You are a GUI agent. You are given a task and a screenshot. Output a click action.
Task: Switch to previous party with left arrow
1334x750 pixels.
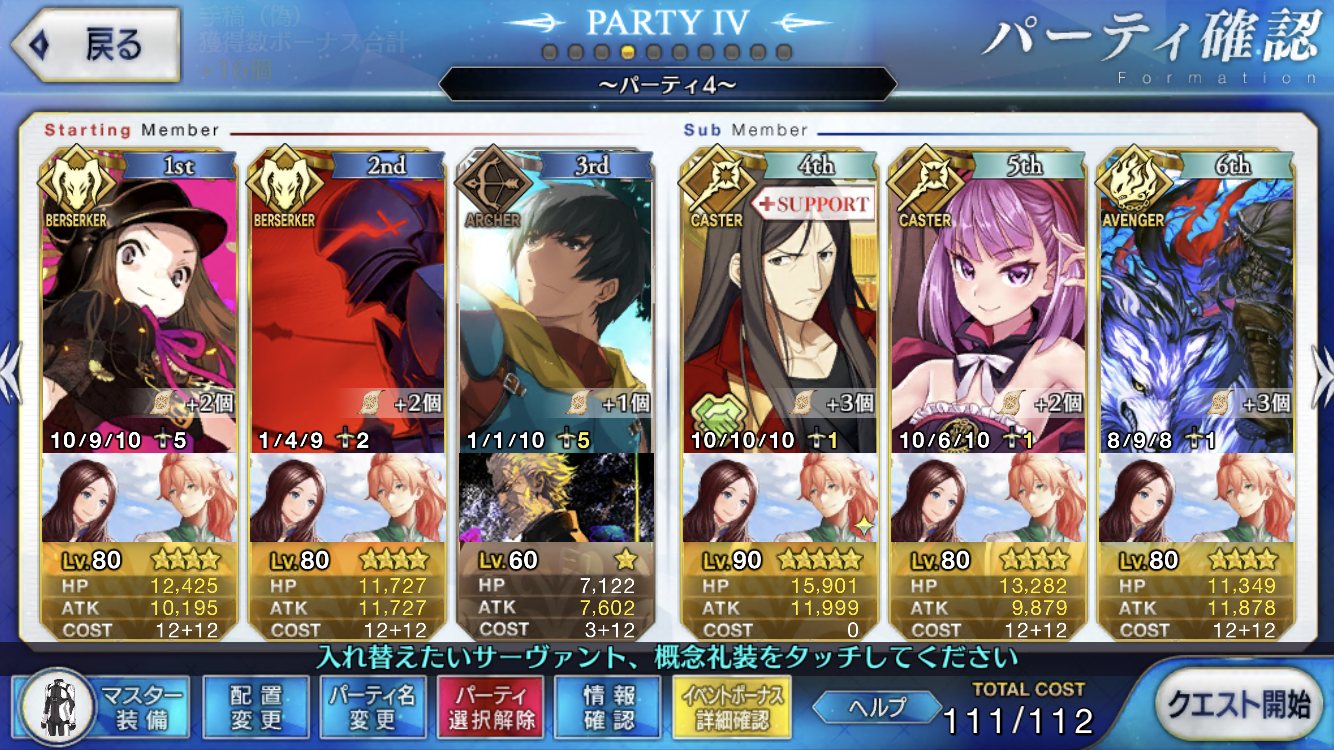click(10, 376)
